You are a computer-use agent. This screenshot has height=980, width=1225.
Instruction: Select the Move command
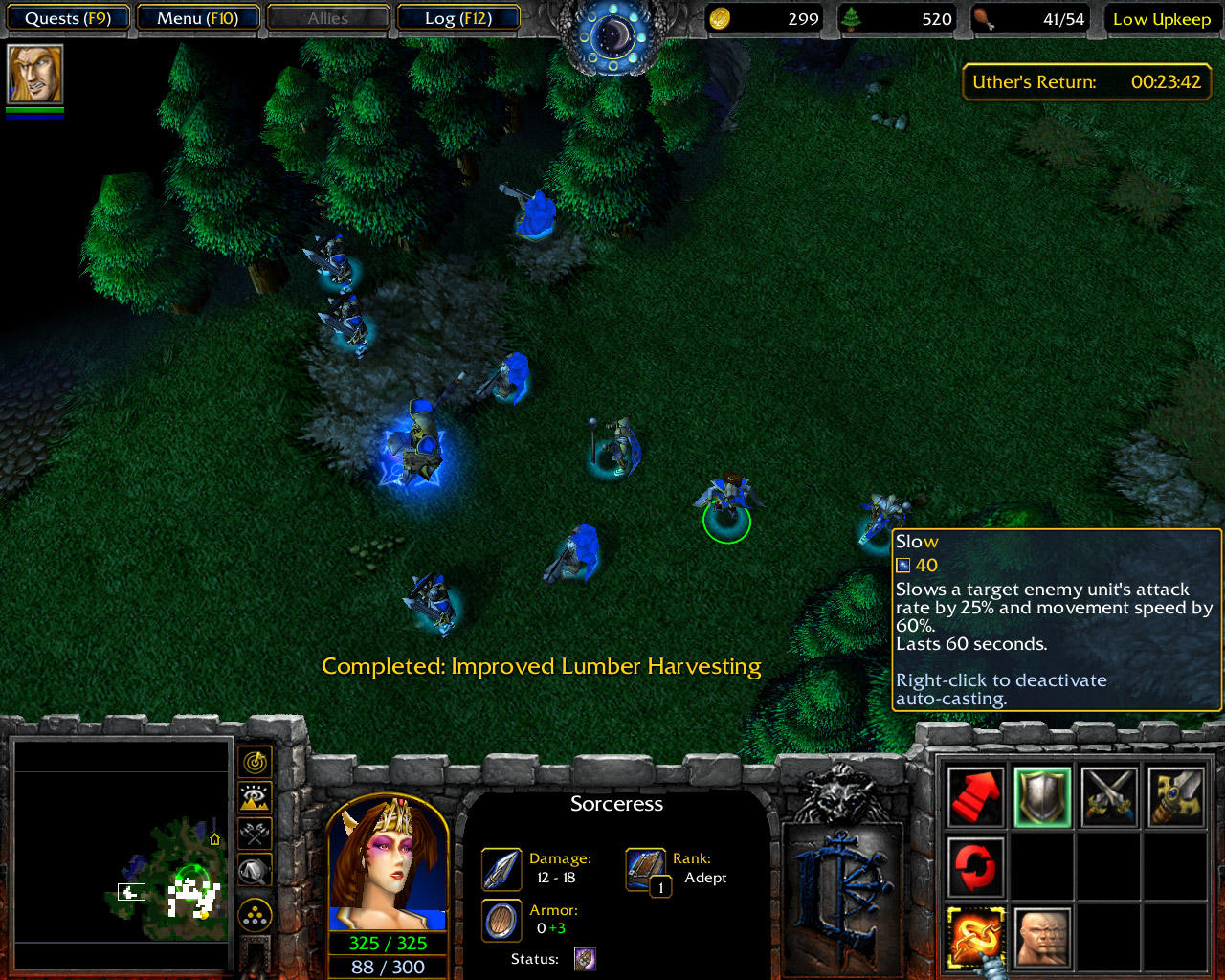tap(974, 796)
